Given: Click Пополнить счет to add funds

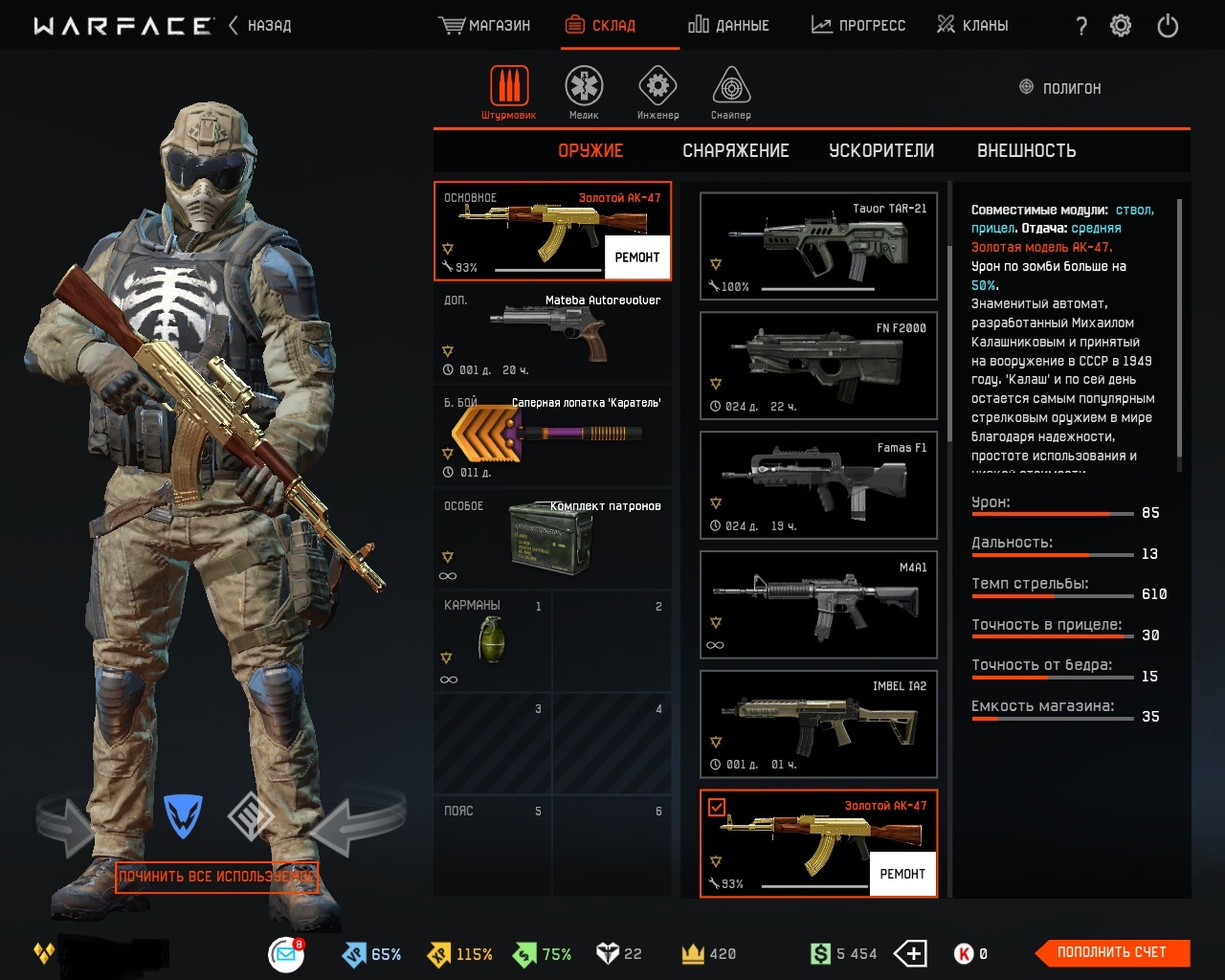Looking at the screenshot, I should [1112, 952].
